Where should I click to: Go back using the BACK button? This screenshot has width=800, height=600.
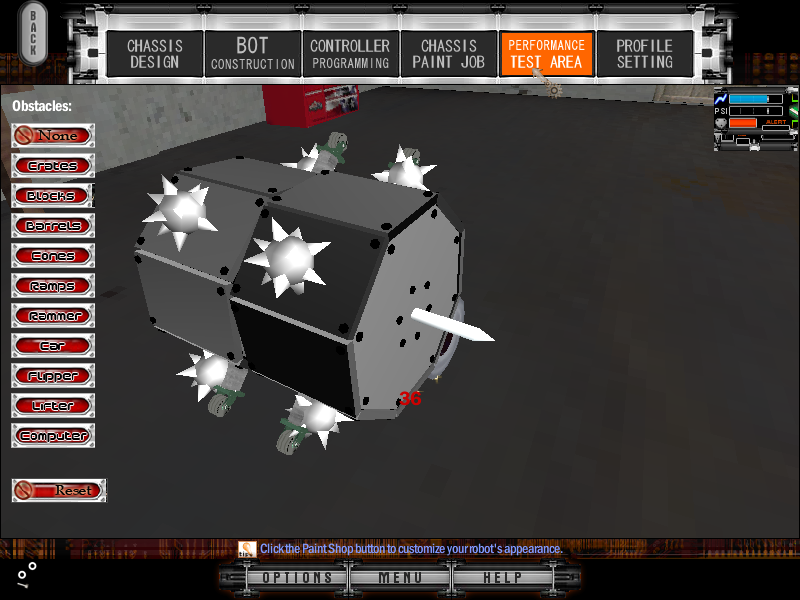coord(33,36)
